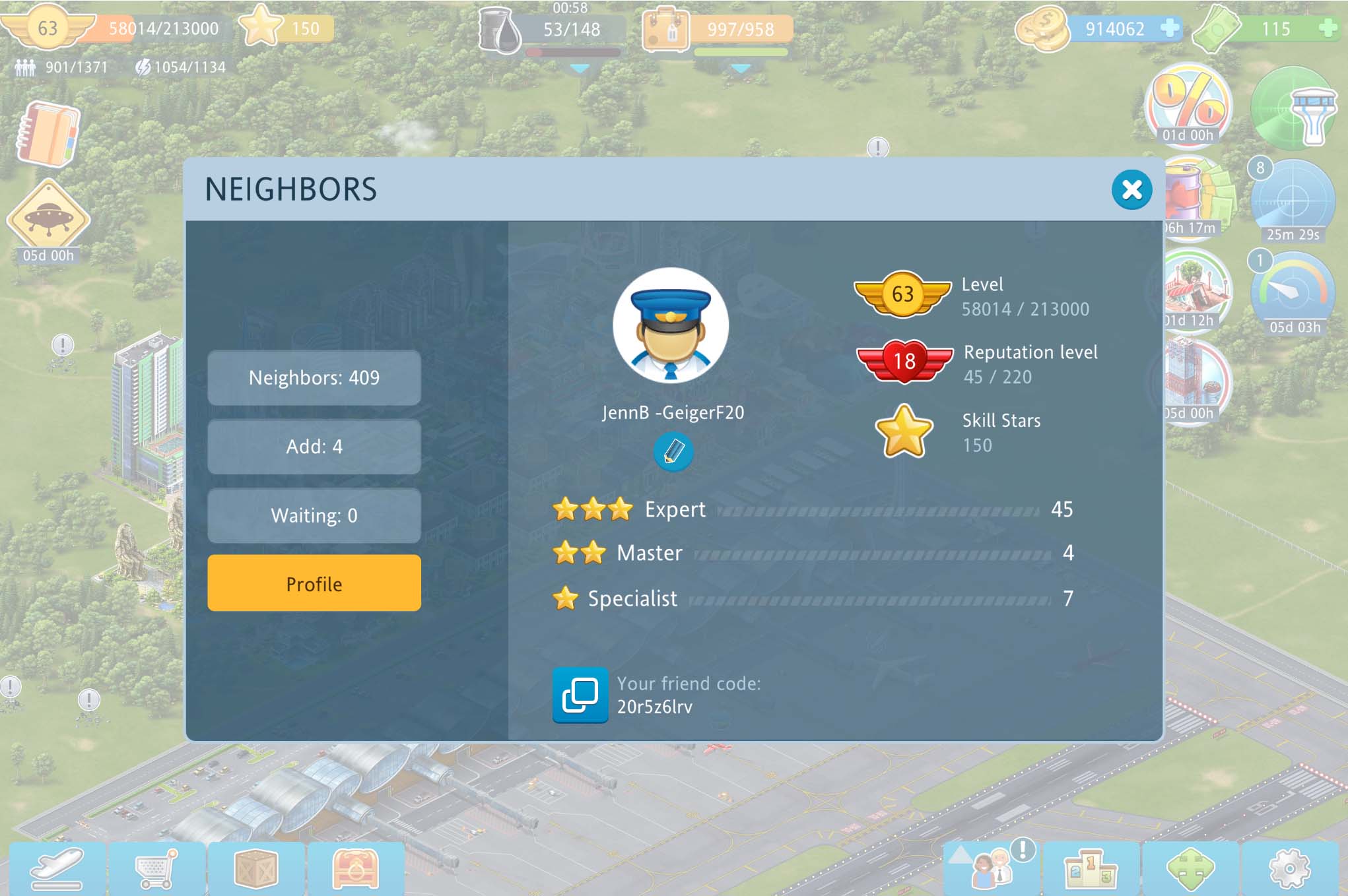Show the Waiting: 0 tab
The height and width of the screenshot is (896, 1348).
coord(314,515)
